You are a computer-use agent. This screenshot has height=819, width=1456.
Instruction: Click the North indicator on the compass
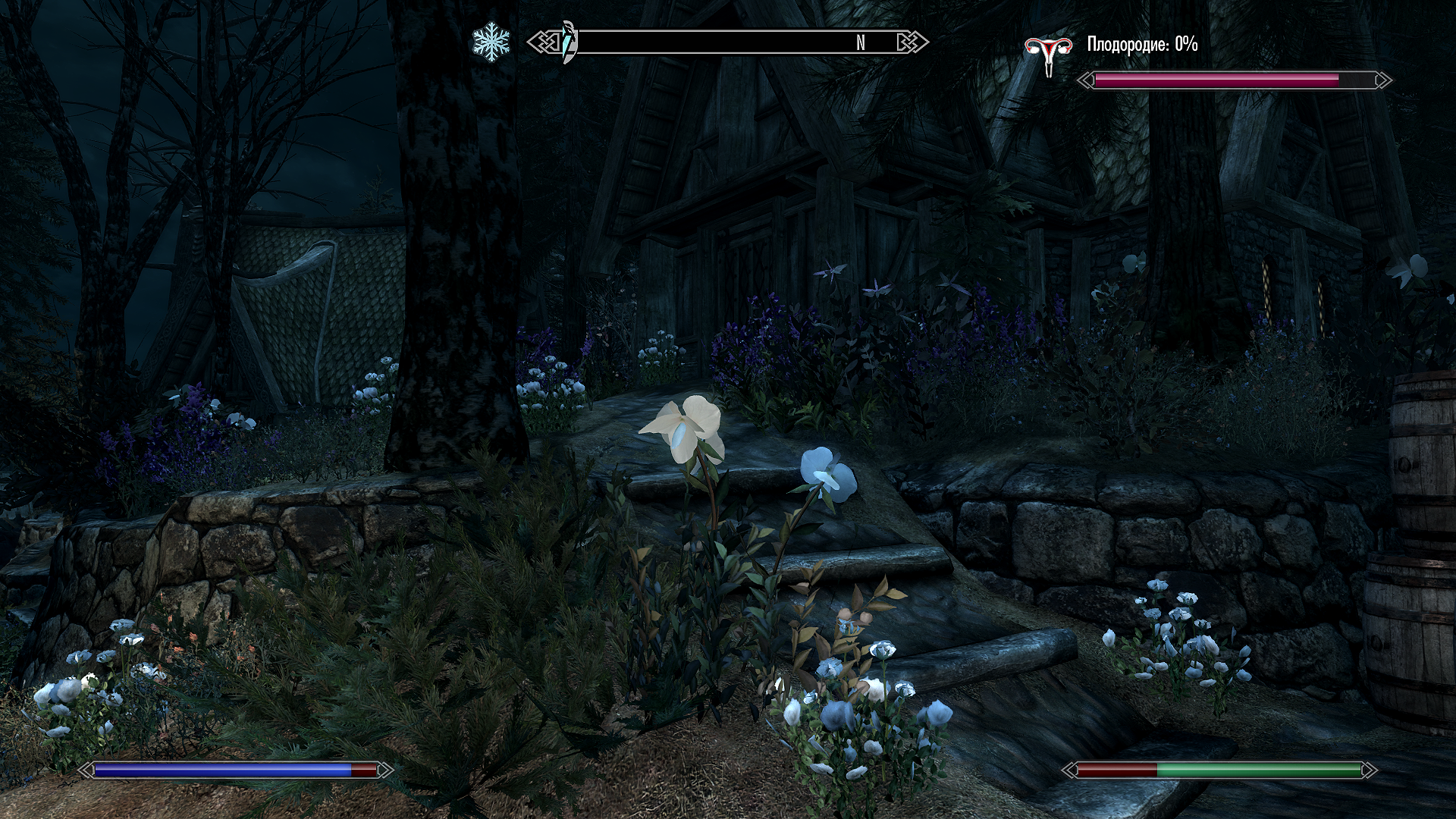860,43
